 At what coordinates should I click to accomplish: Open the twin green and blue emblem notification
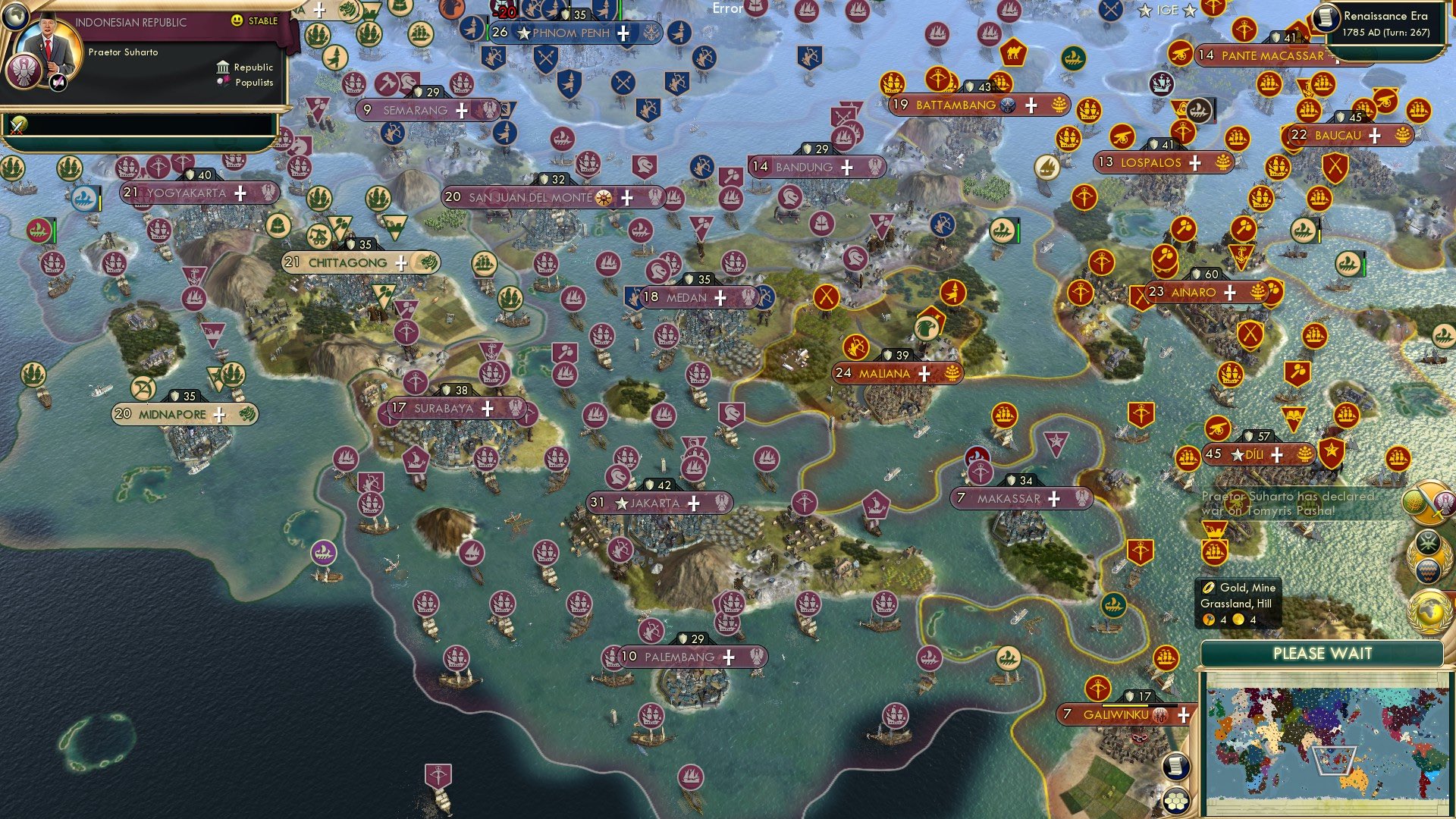pyautogui.click(x=1429, y=557)
